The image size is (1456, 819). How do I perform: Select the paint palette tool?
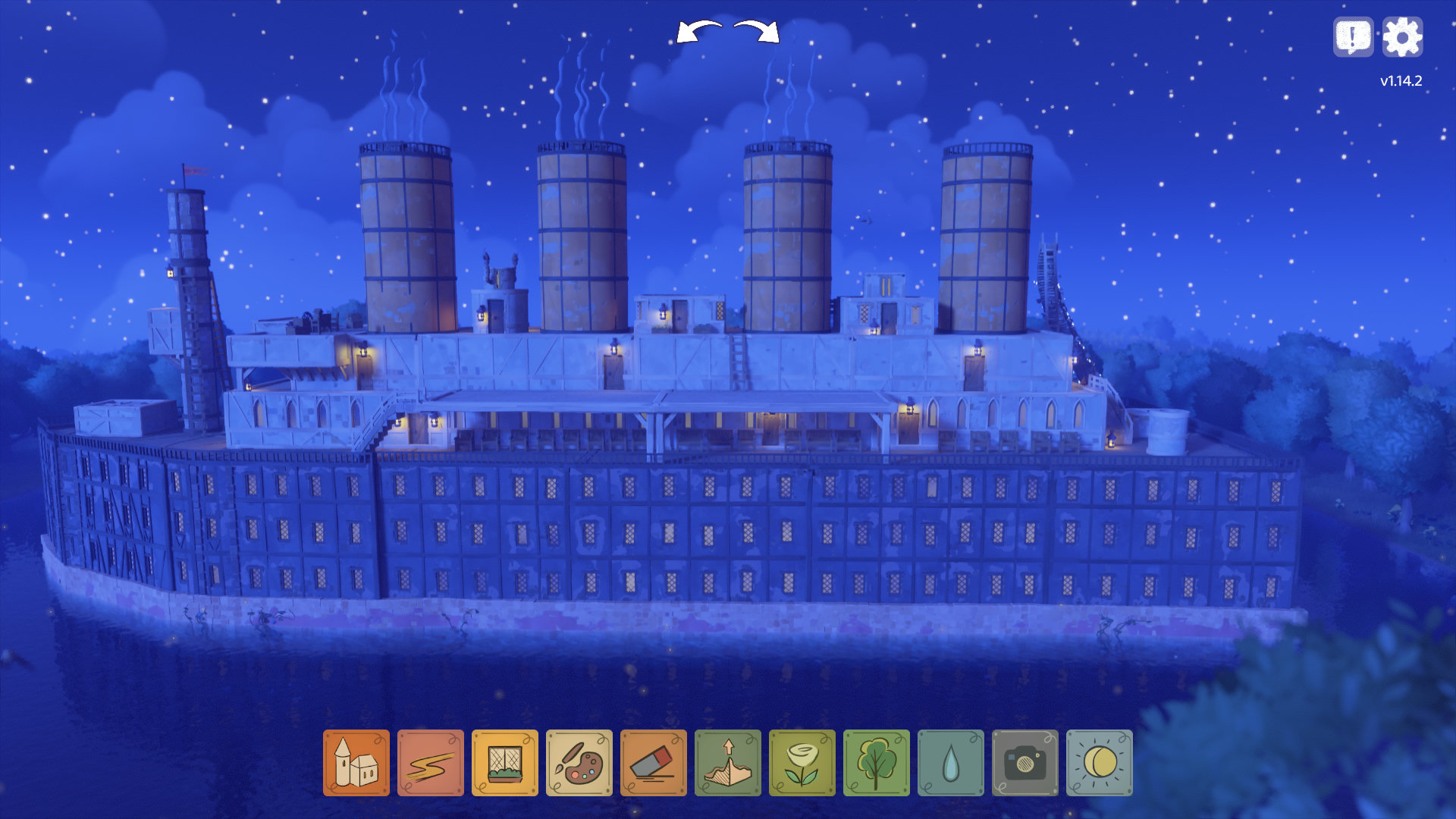point(579,763)
